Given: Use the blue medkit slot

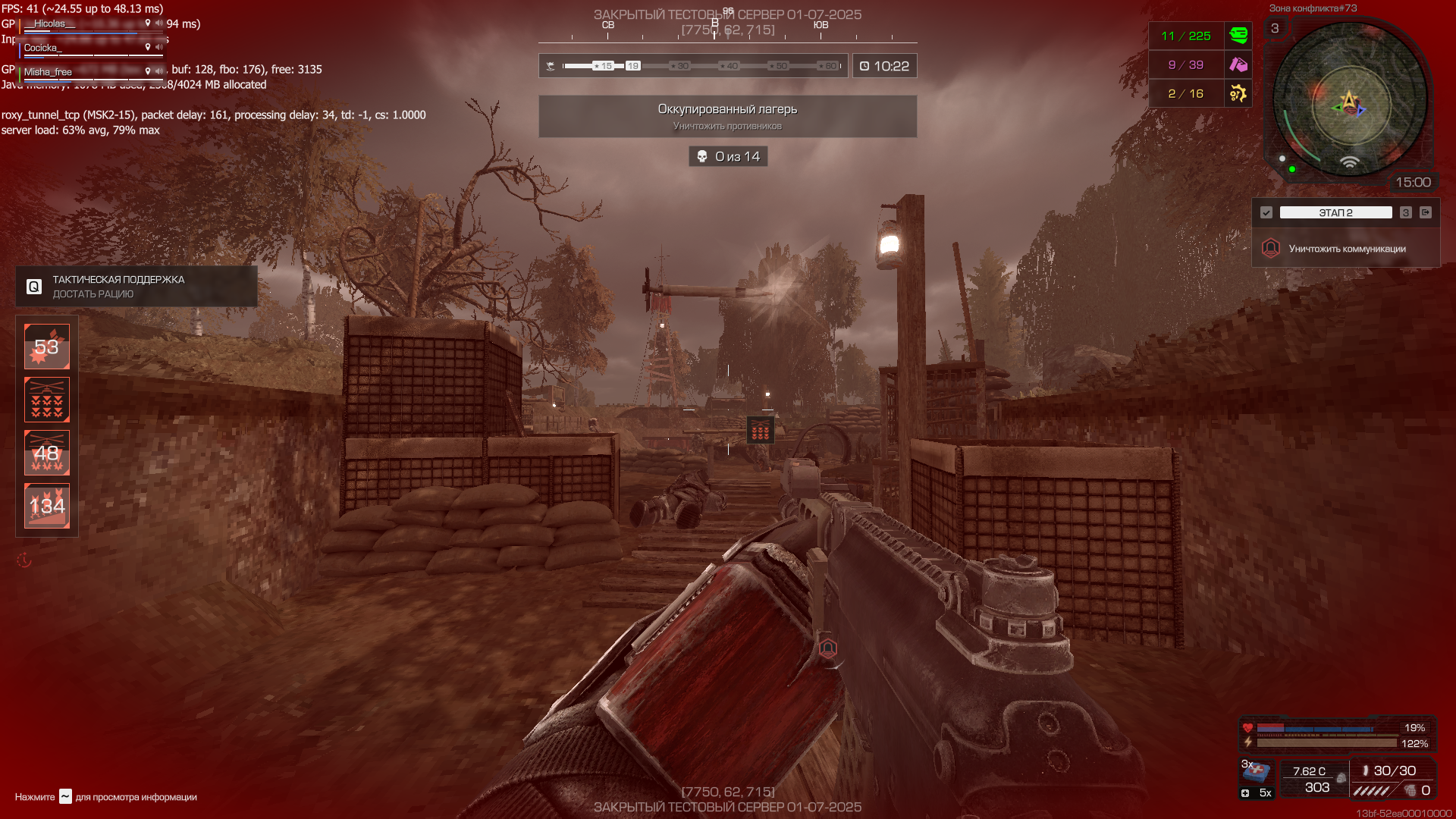Looking at the screenshot, I should click(1257, 772).
